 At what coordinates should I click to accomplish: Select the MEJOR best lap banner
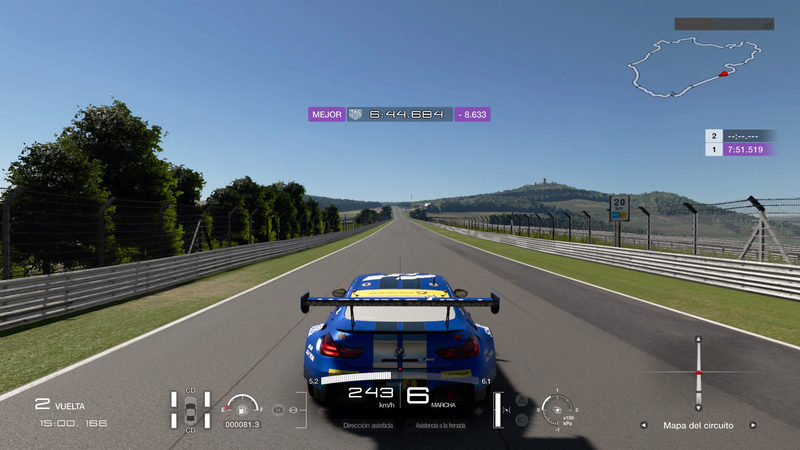pyautogui.click(x=398, y=114)
